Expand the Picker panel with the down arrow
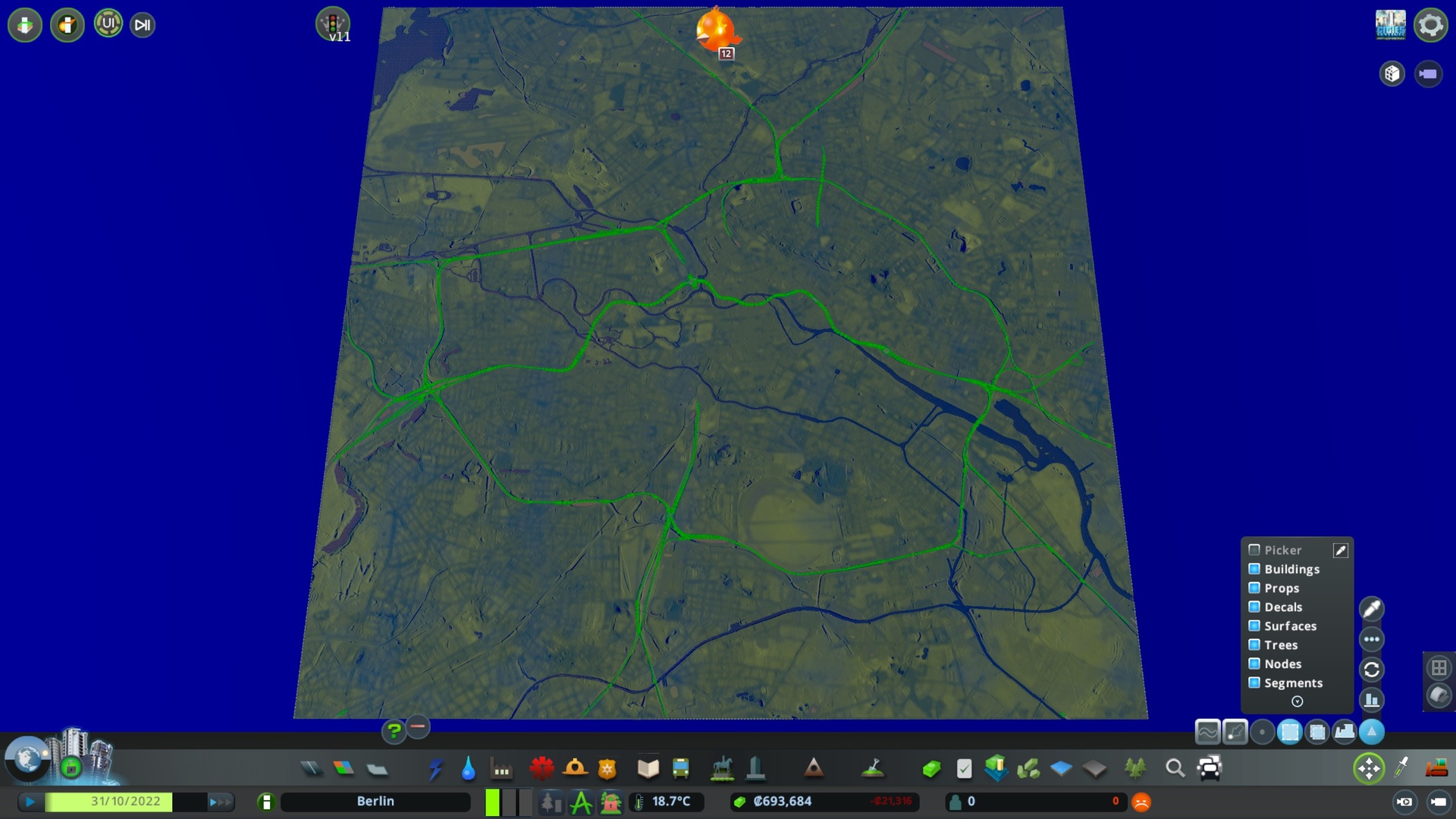 1296,702
